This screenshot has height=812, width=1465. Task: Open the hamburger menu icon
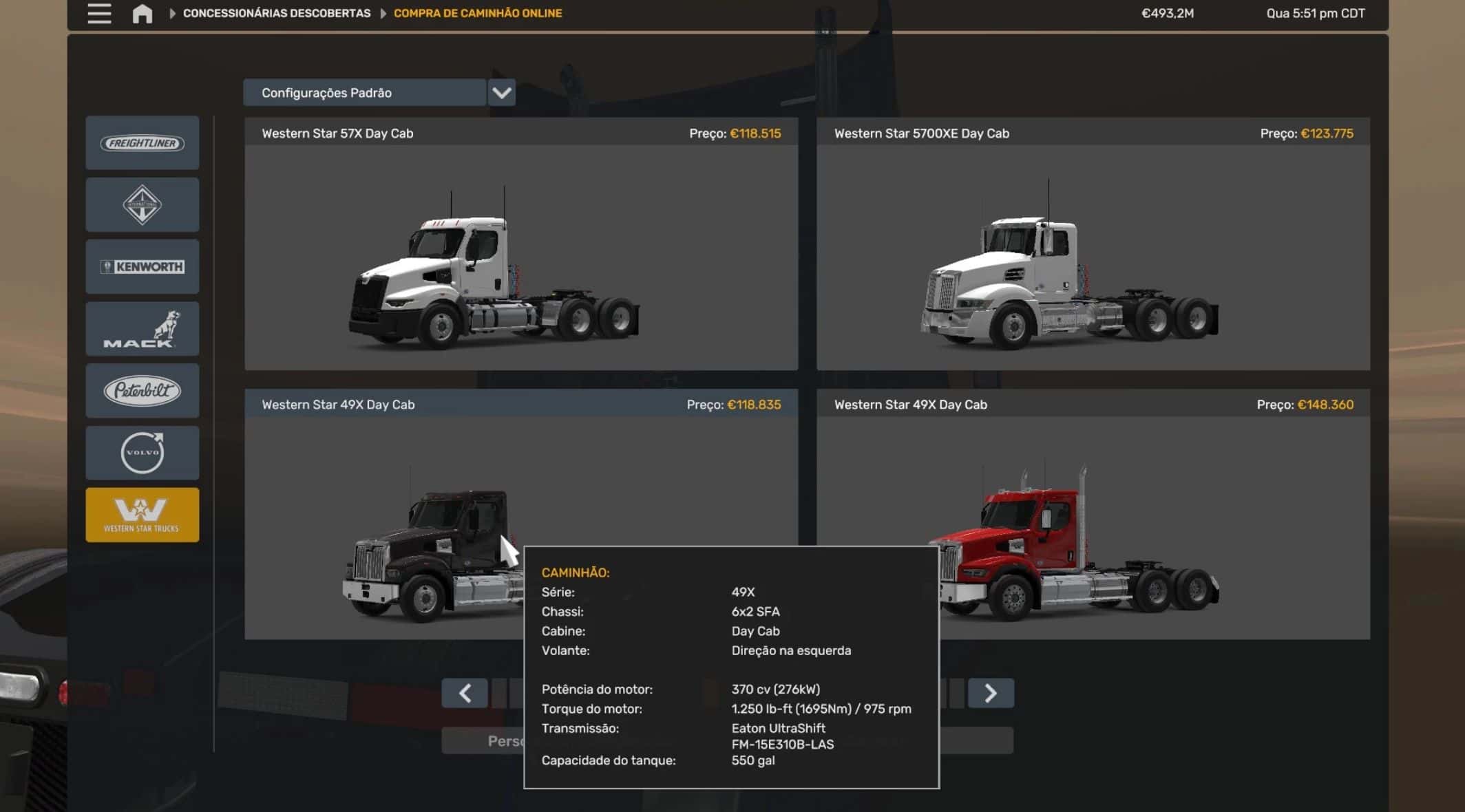pos(99,14)
